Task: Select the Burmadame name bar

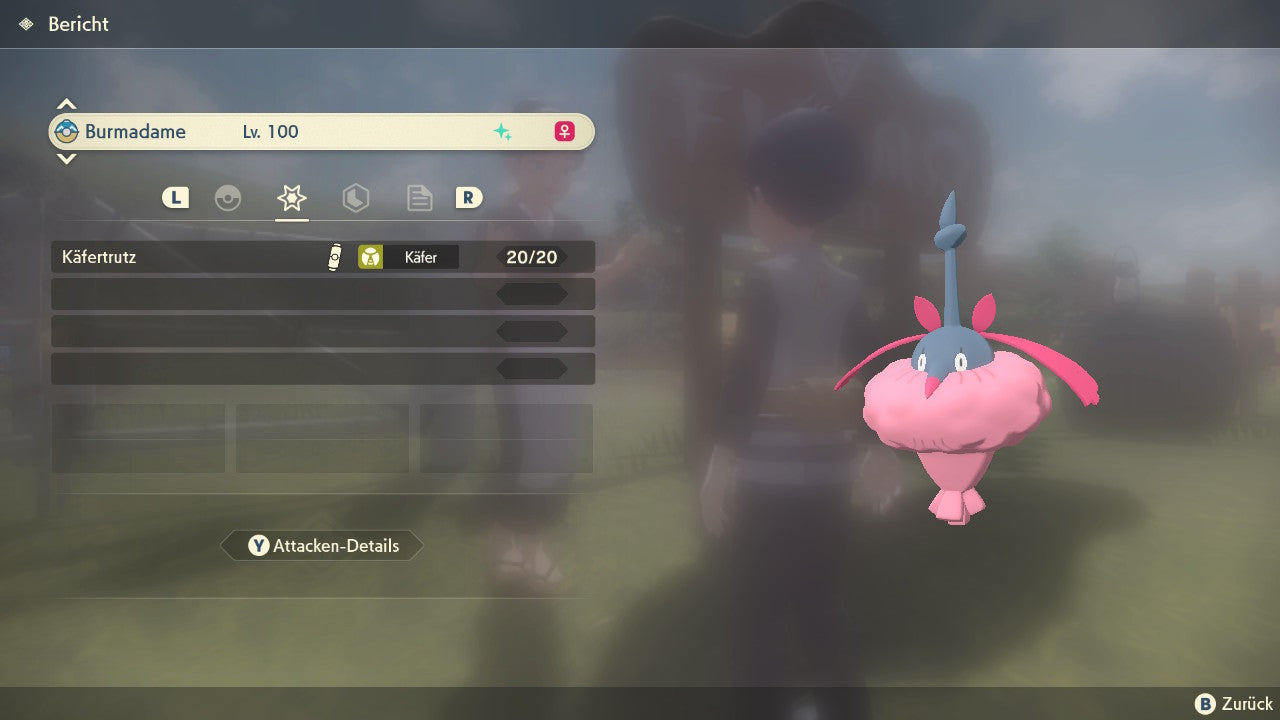Action: 322,131
